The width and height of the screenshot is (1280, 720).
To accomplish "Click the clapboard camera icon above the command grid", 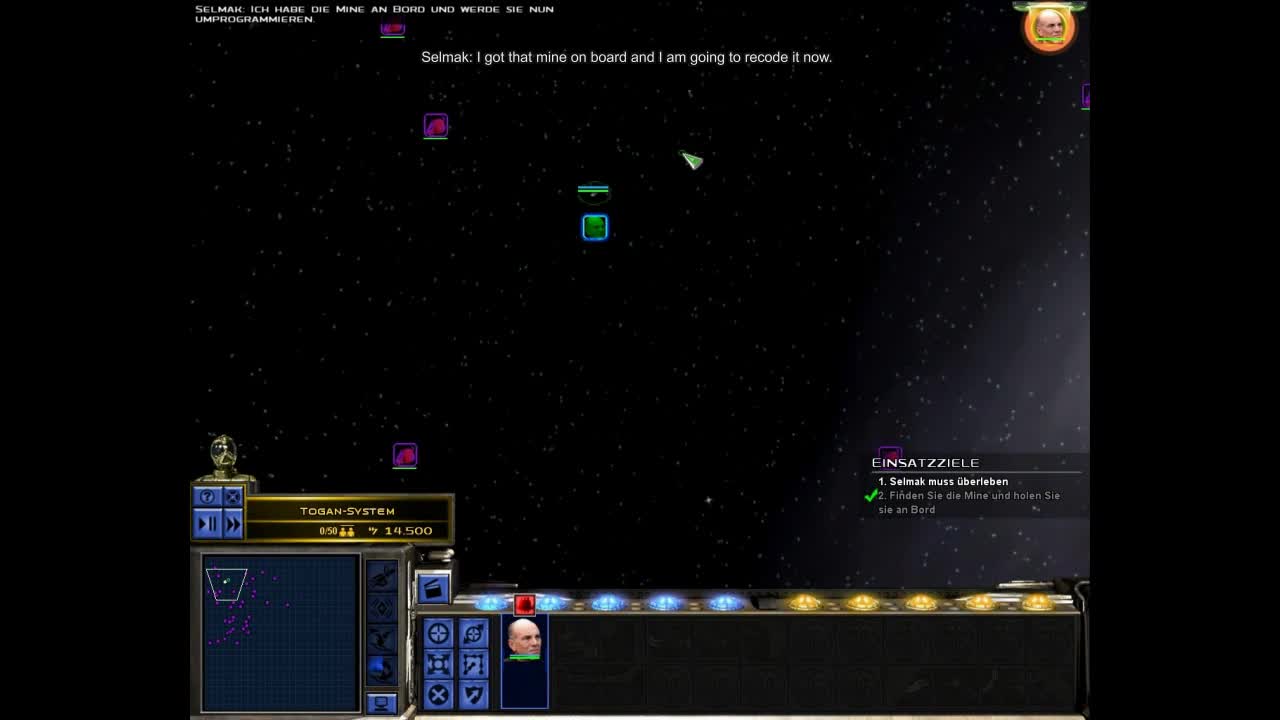I will pos(434,589).
